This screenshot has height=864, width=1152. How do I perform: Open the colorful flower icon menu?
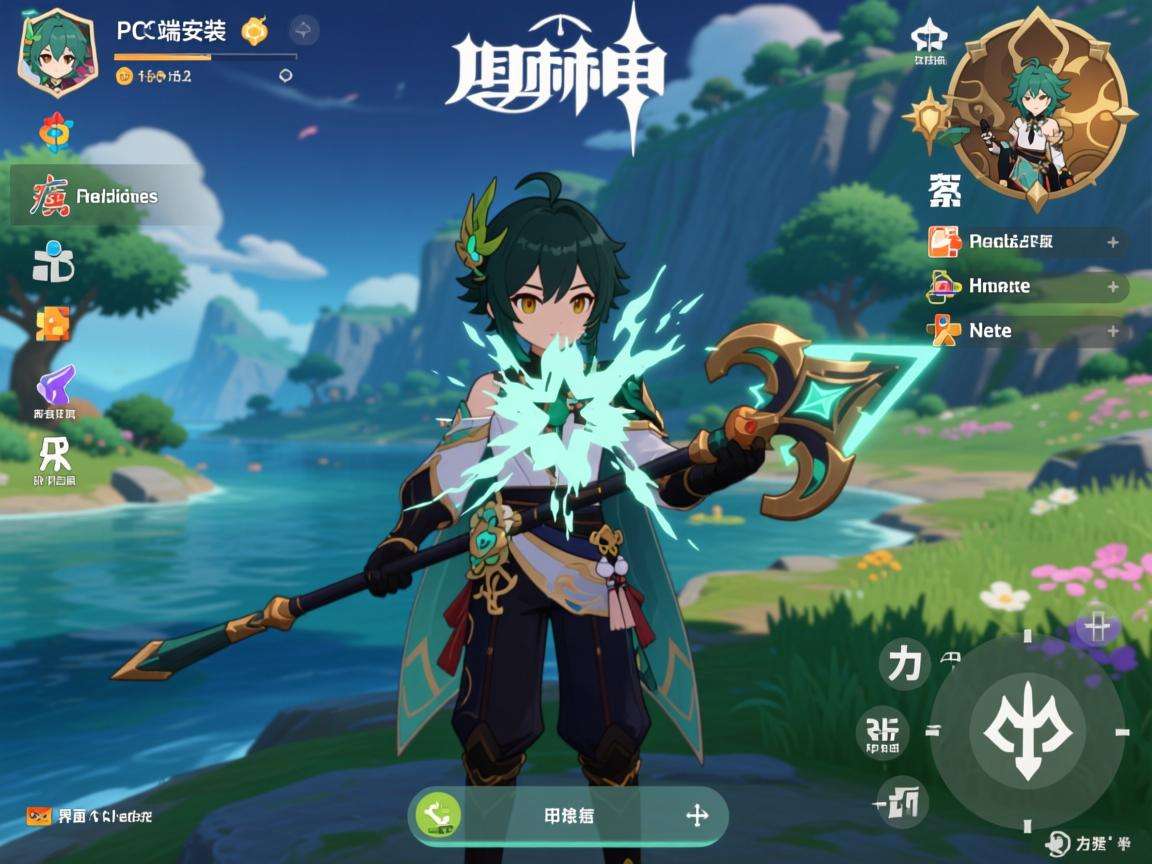pos(54,132)
